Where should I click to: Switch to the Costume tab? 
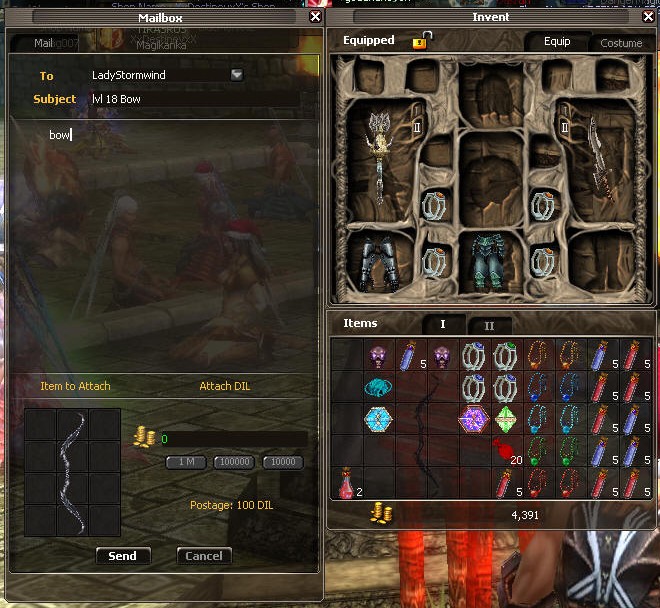click(x=621, y=43)
